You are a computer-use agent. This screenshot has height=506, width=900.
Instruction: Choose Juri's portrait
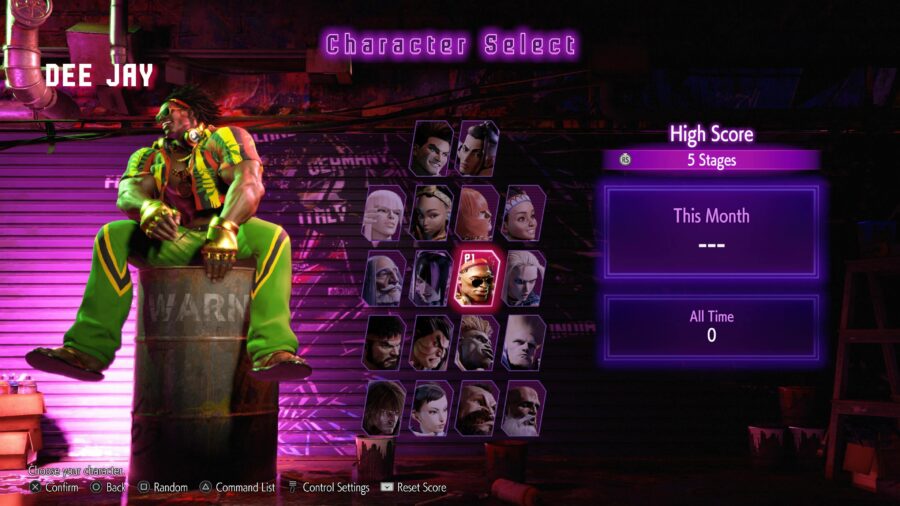point(432,278)
